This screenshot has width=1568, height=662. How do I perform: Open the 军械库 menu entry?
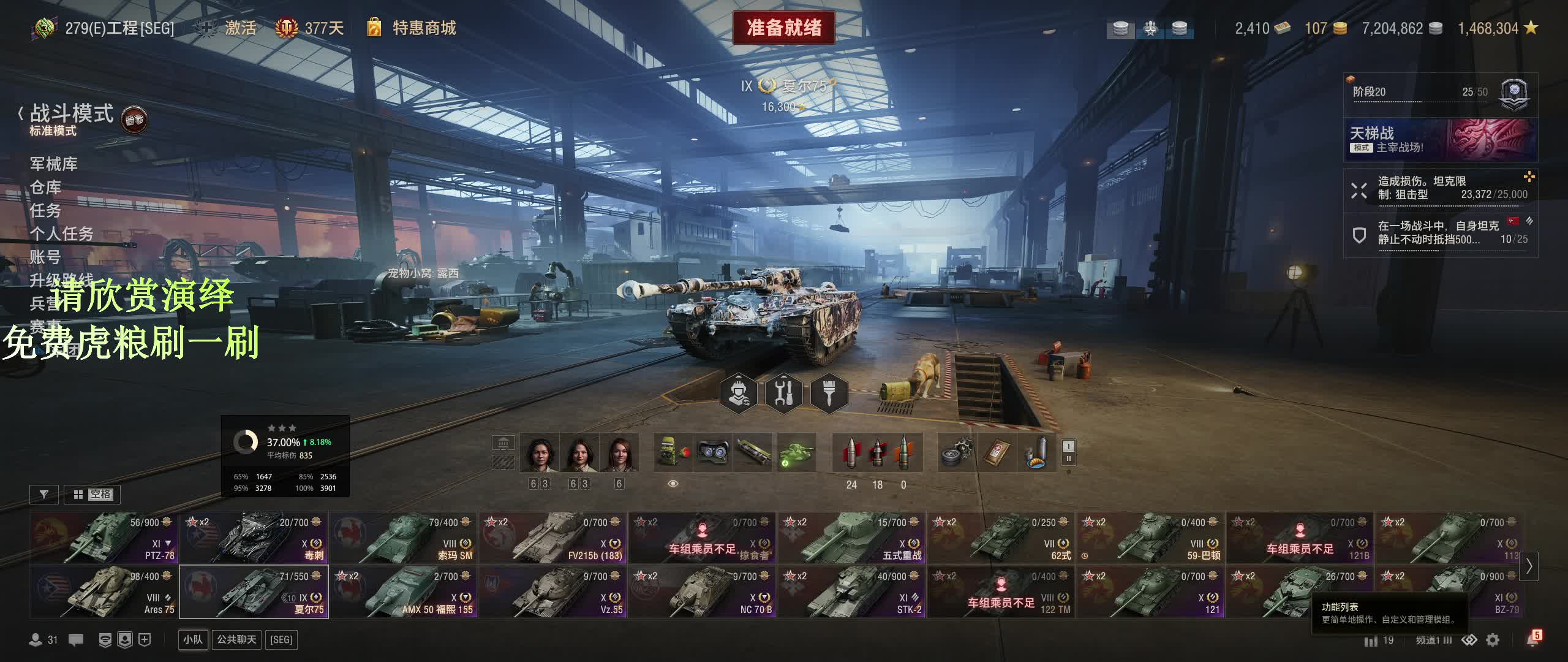click(x=54, y=164)
